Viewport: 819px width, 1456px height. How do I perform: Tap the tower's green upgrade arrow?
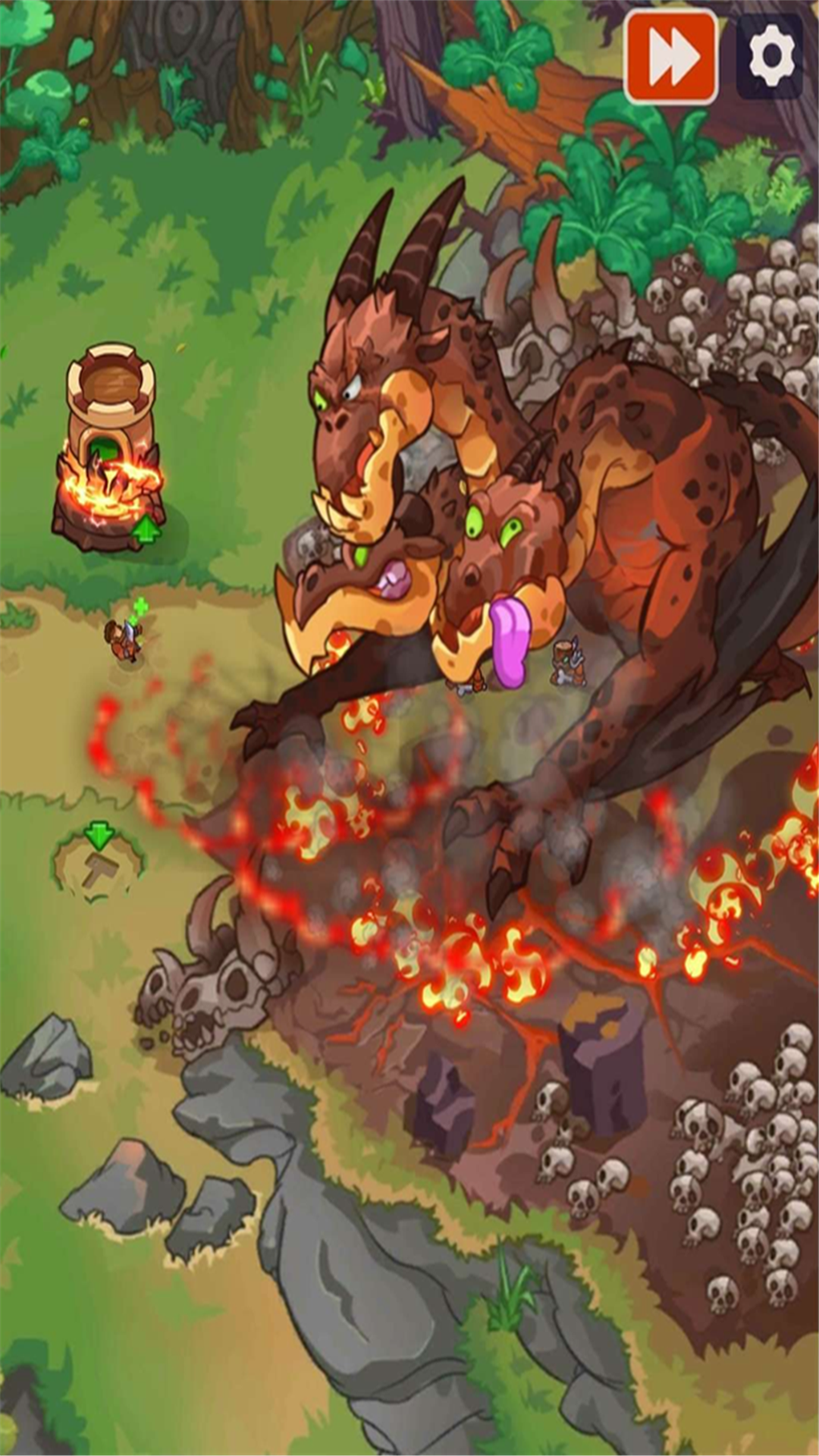pyautogui.click(x=146, y=529)
